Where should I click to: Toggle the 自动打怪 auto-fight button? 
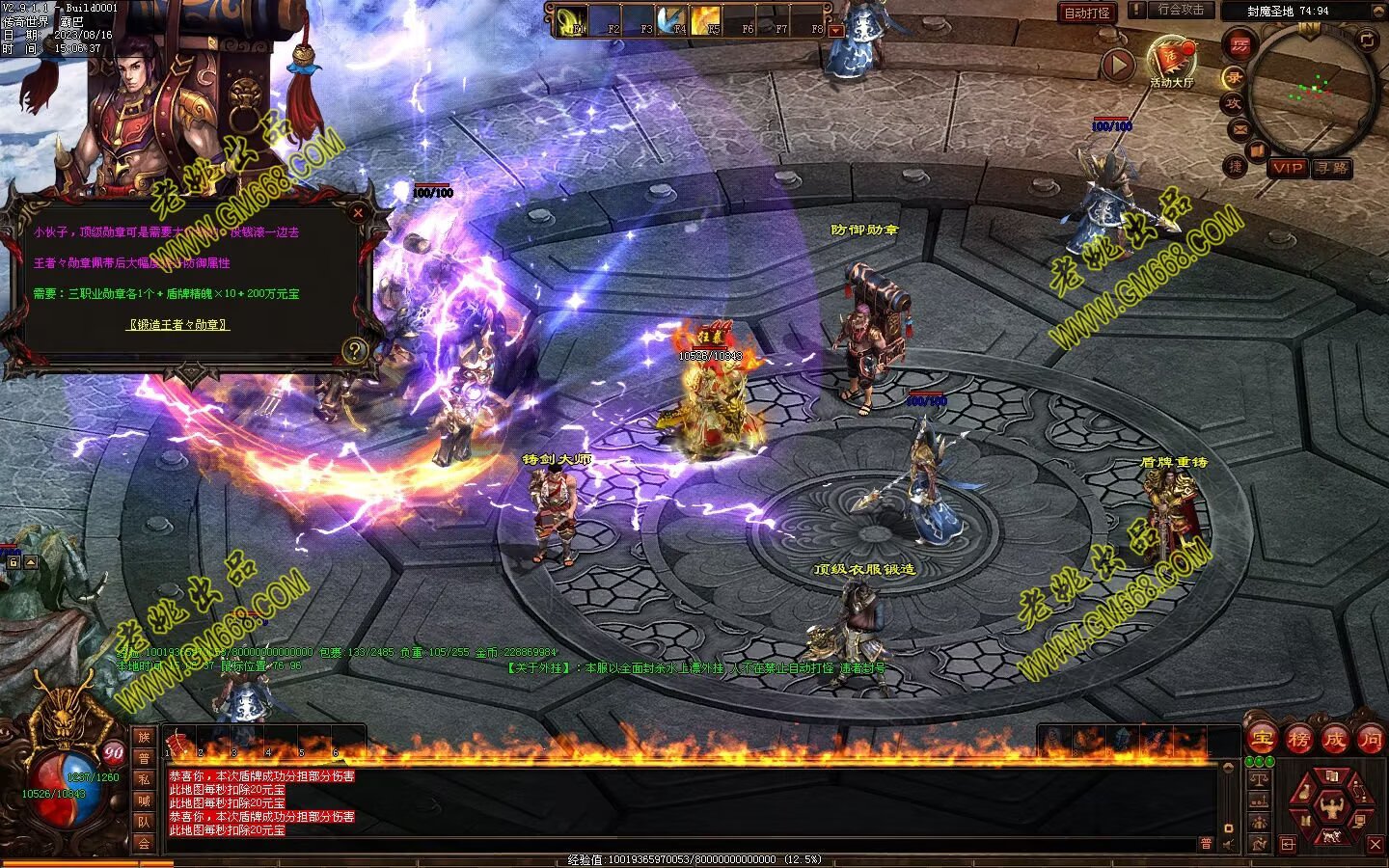(x=1087, y=13)
